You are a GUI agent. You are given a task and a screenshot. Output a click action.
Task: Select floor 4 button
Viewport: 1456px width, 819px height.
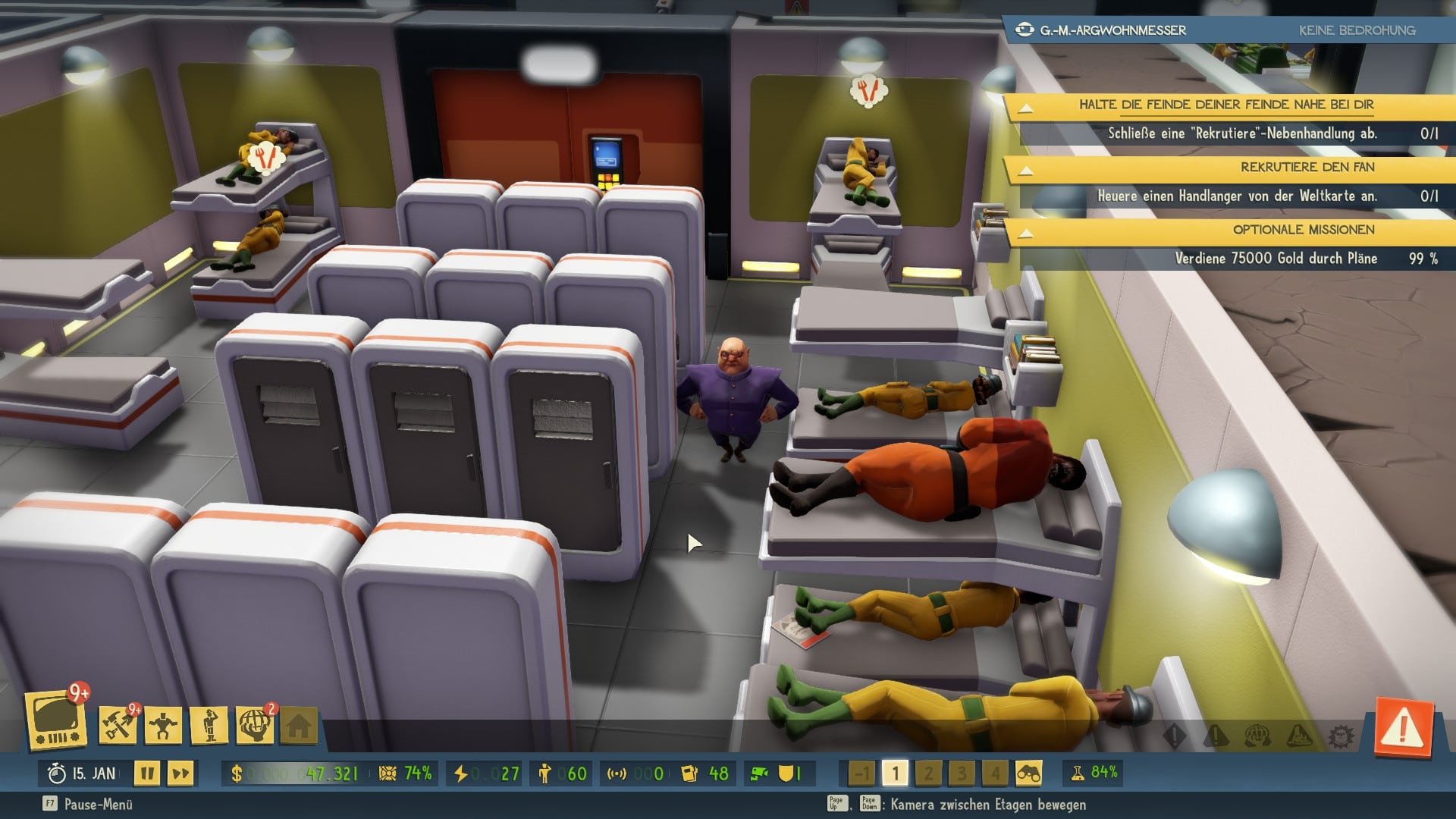pos(995,773)
